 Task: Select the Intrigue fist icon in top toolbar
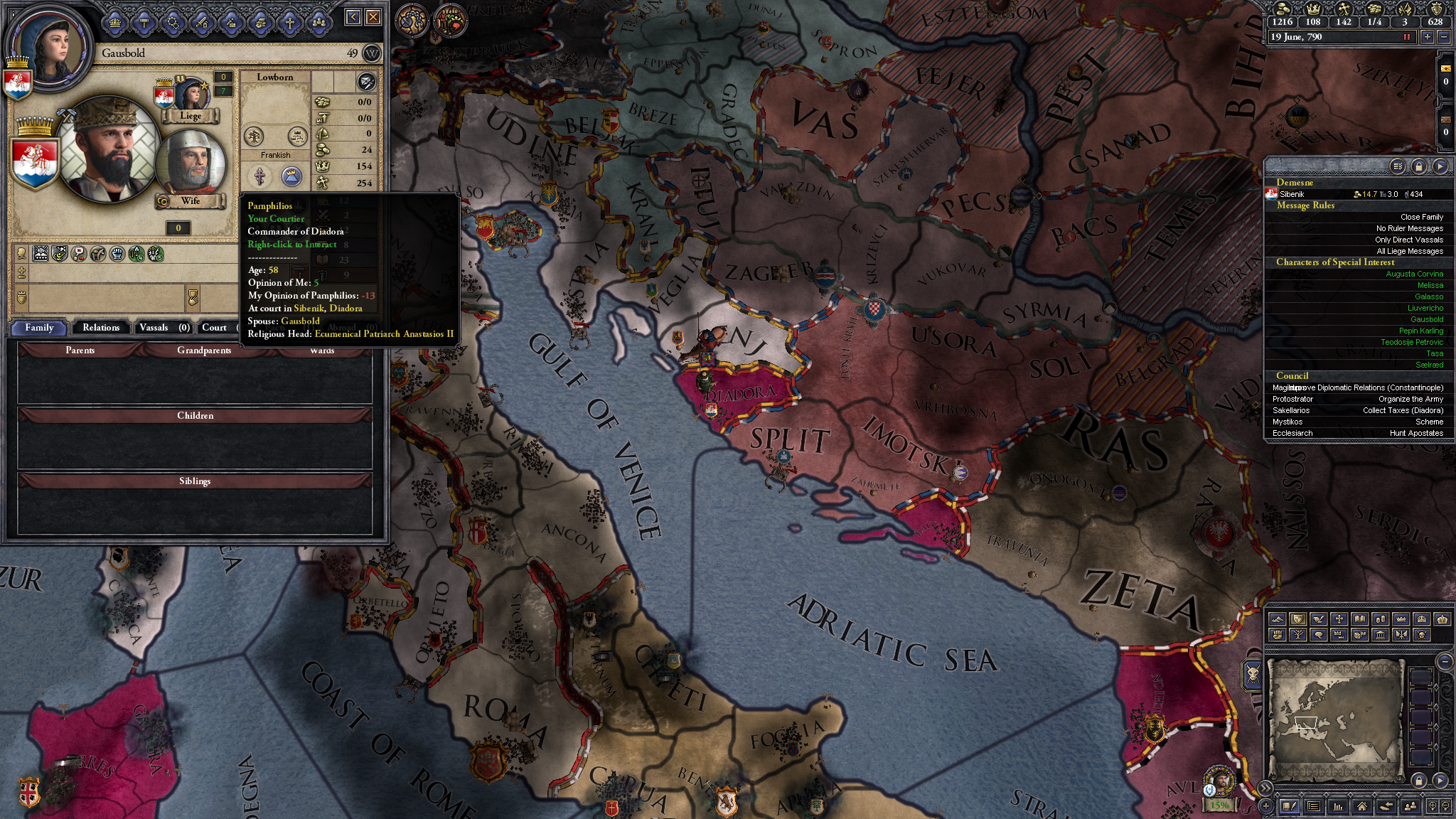pyautogui.click(x=262, y=22)
